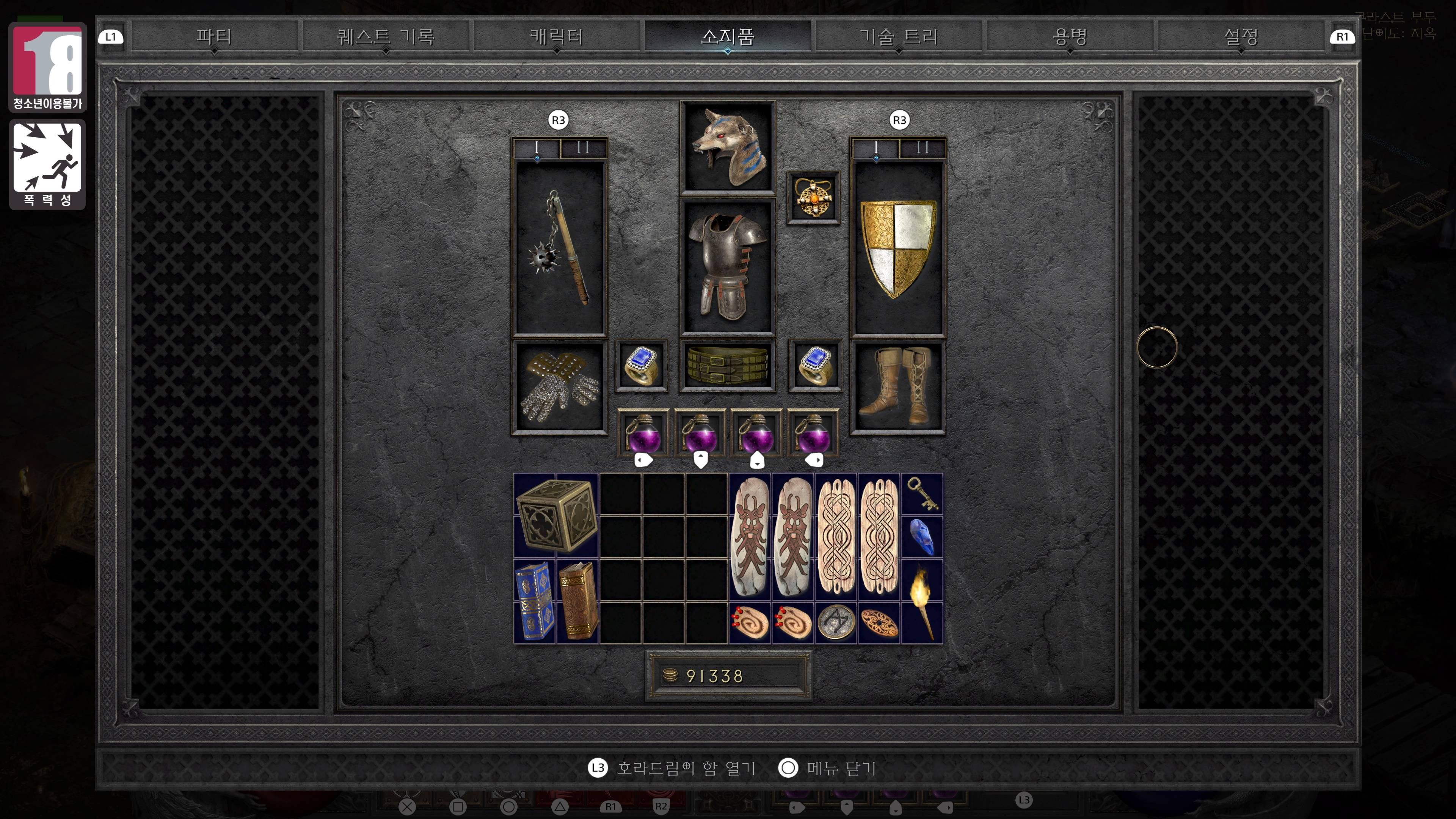The image size is (1456, 819).
Task: Select the gold and white shield
Action: point(897,248)
